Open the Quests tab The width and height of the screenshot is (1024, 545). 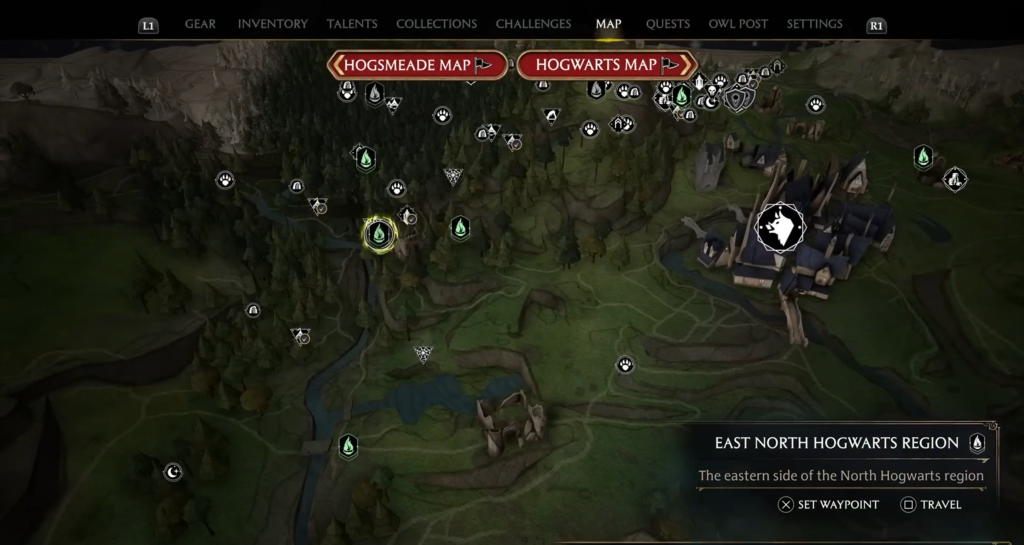pos(667,24)
